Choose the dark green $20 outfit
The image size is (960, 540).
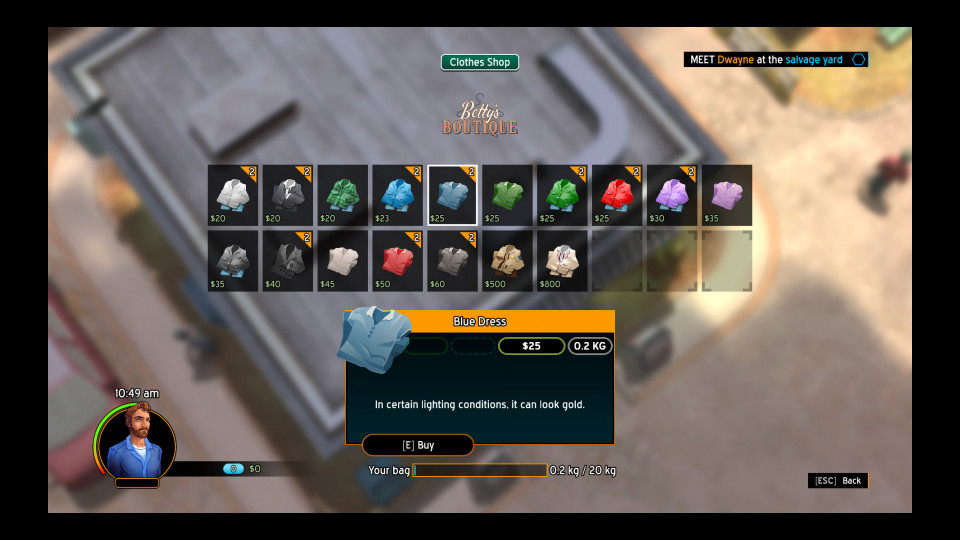[x=343, y=195]
